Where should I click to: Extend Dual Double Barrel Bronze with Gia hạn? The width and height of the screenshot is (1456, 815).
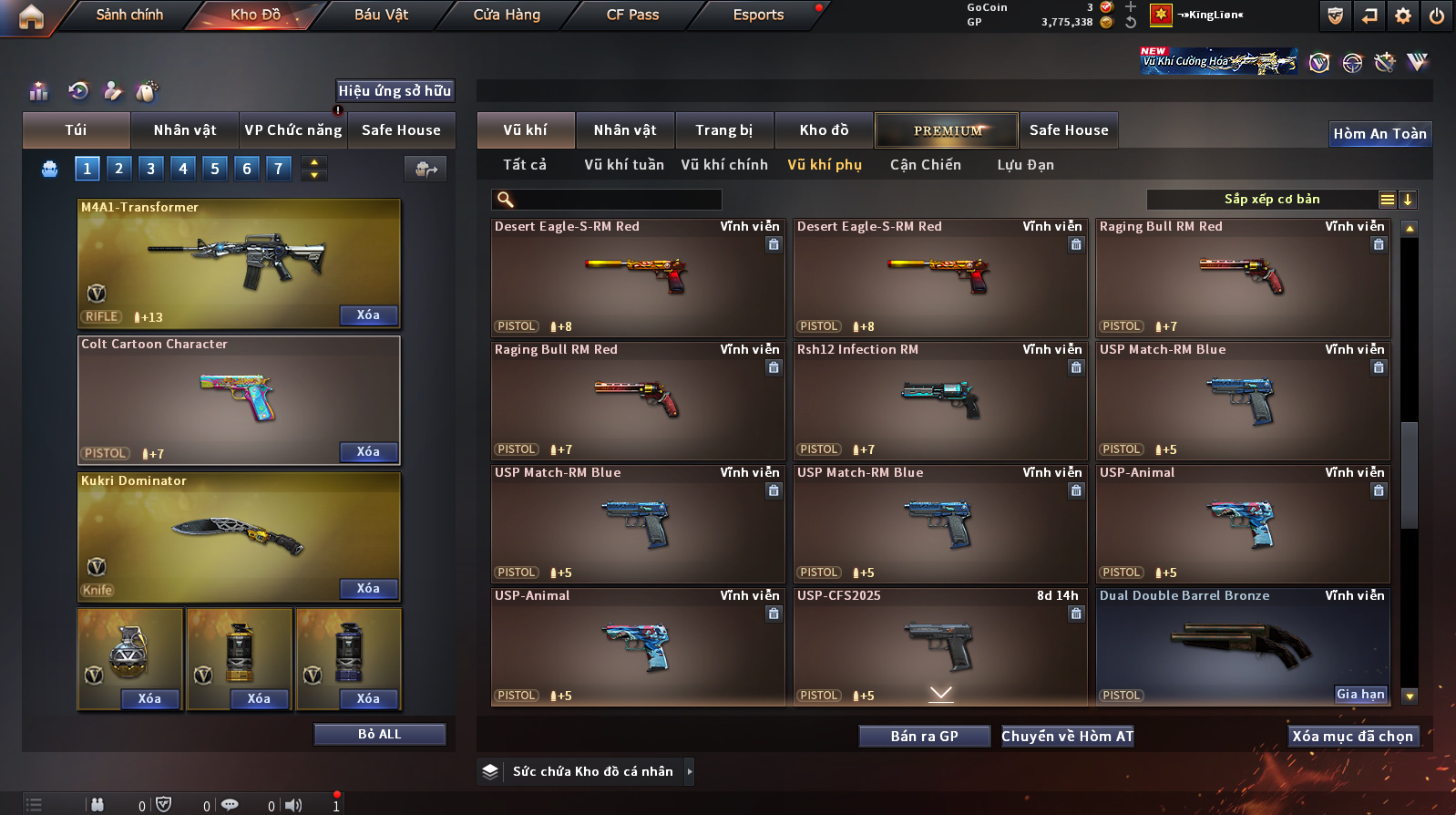coord(1360,695)
